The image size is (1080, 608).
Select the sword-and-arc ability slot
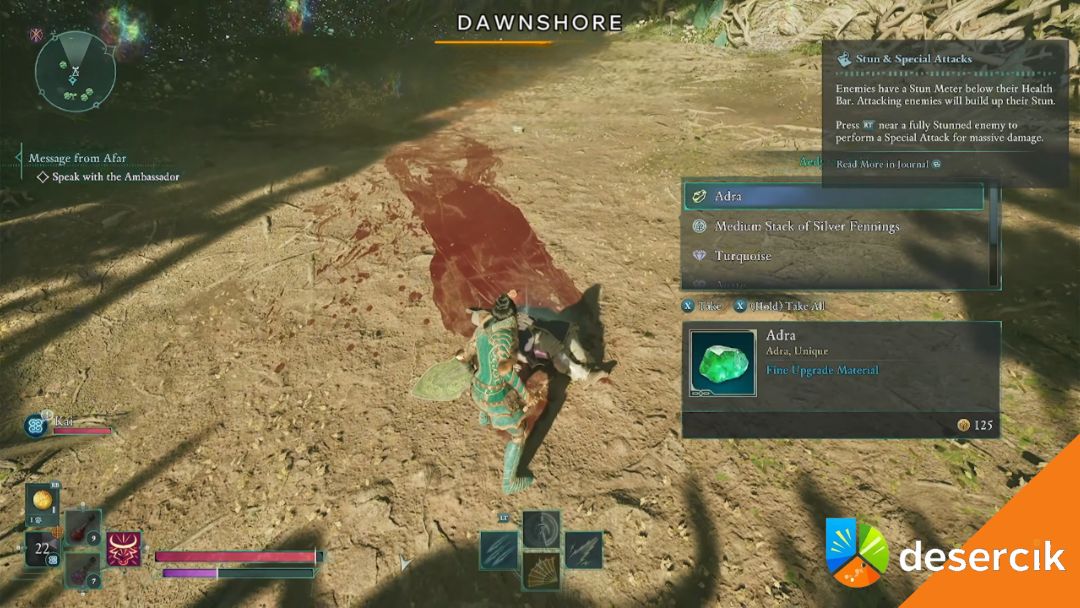click(x=542, y=529)
